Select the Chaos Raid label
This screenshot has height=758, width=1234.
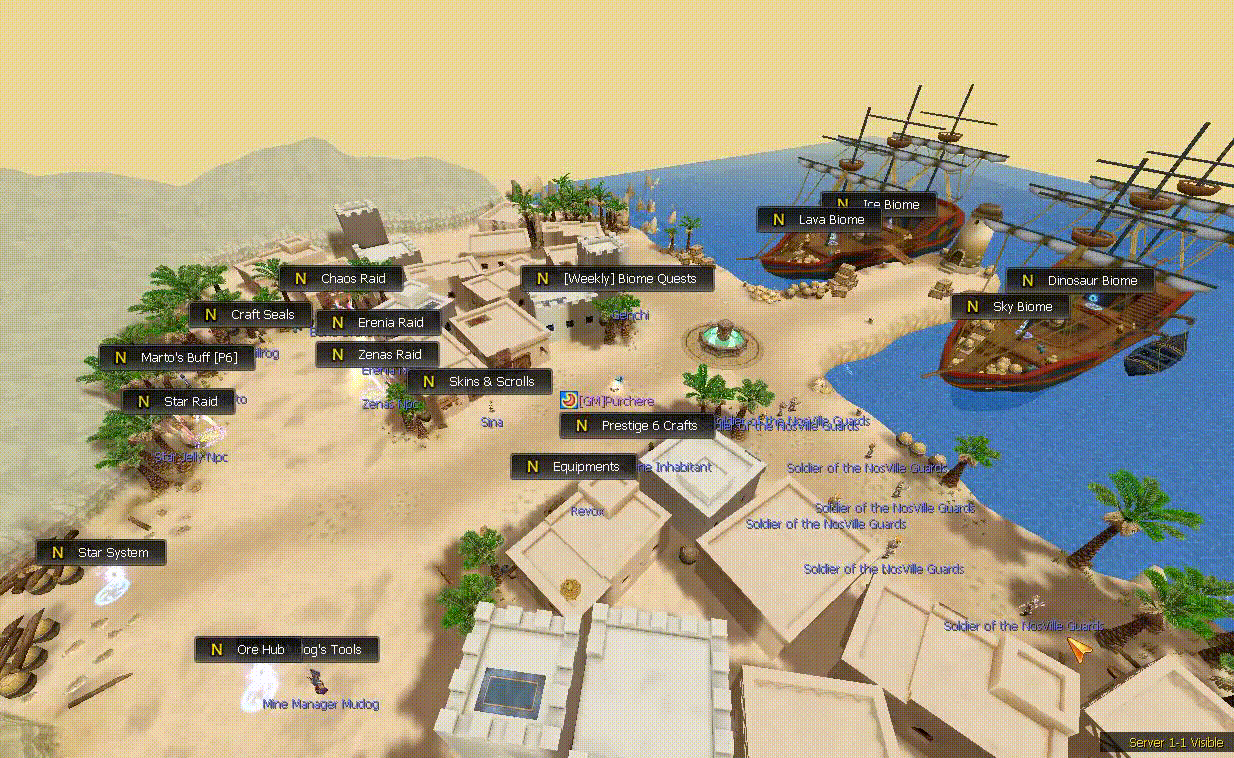[341, 279]
